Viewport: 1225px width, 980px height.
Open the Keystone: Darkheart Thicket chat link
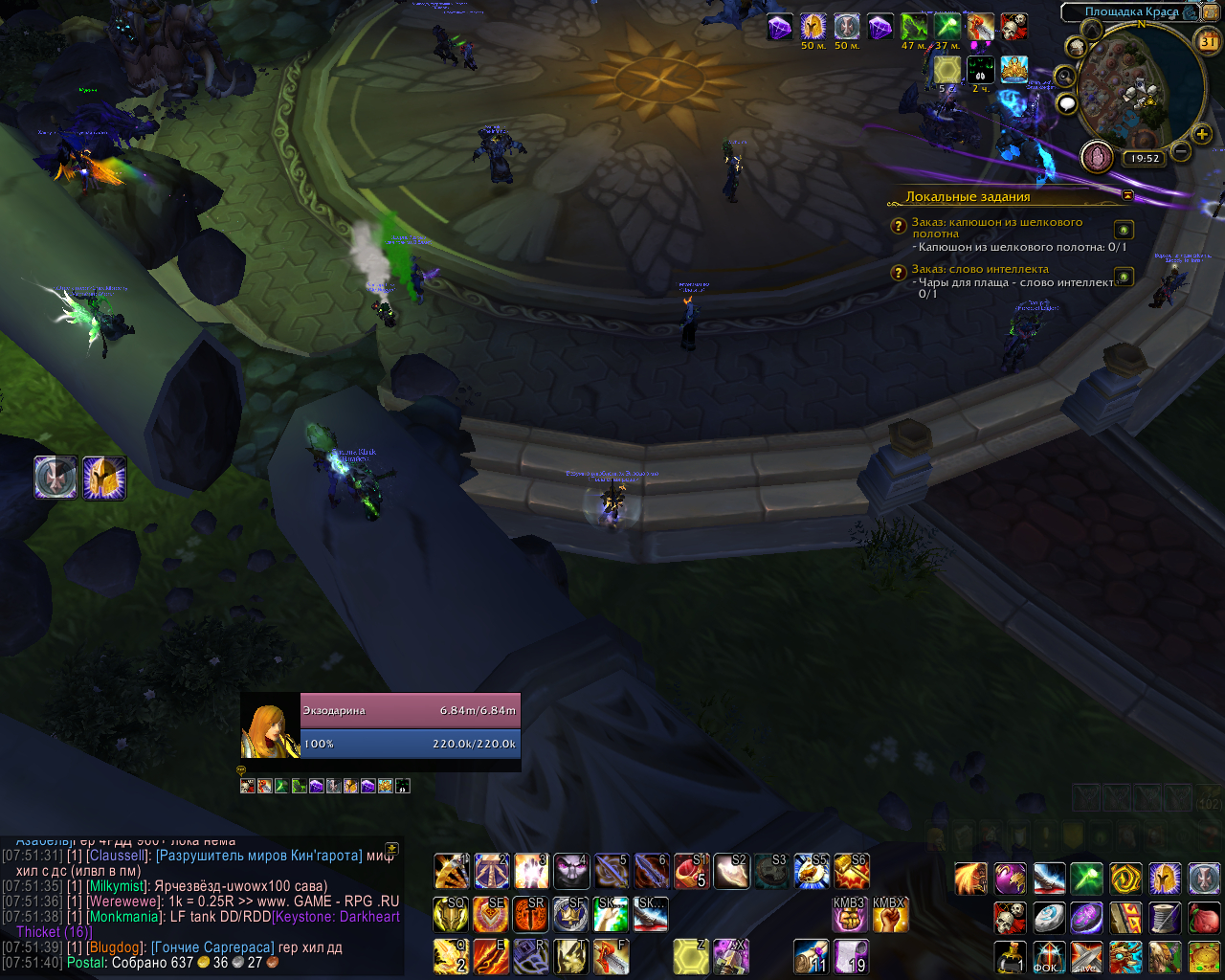coord(337,917)
